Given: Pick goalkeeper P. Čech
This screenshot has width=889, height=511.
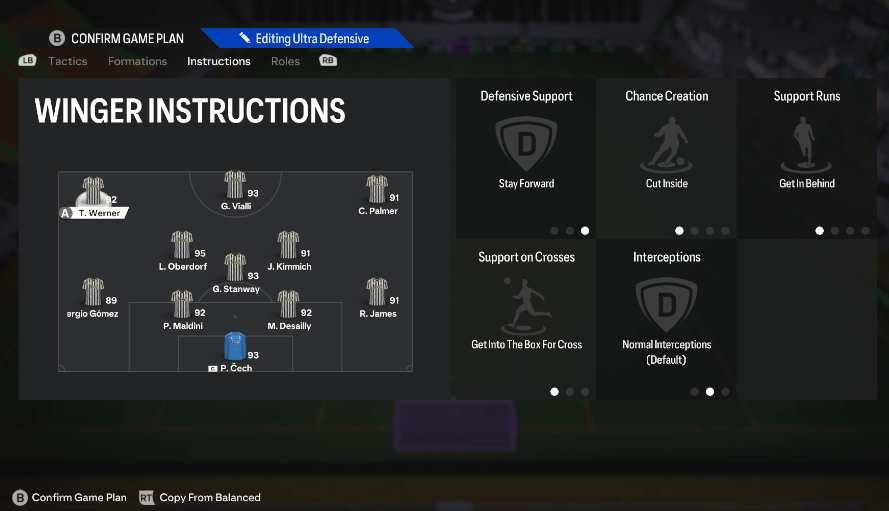Looking at the screenshot, I should tap(234, 348).
